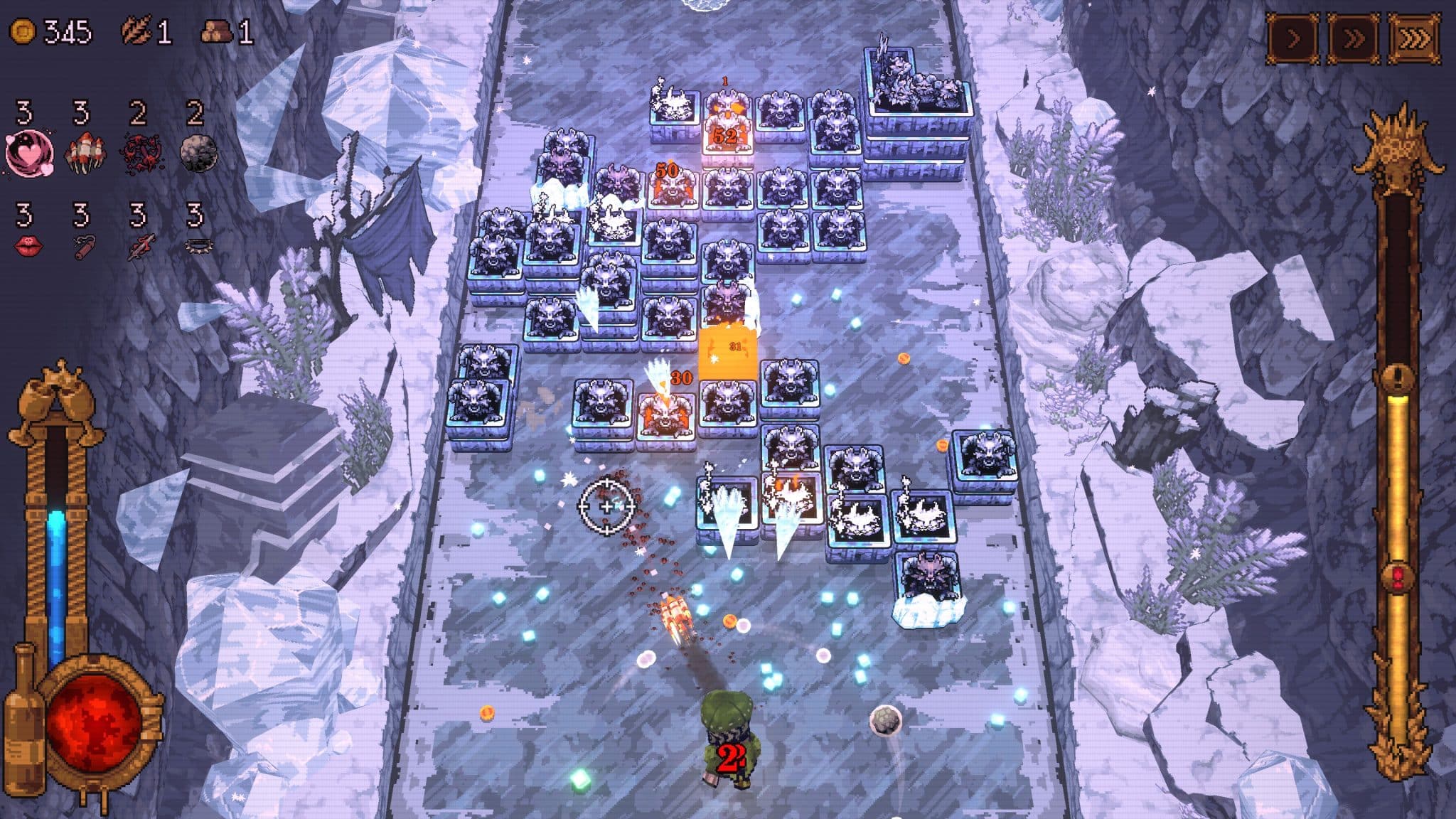Use the dynamite stick ability

coord(83,247)
